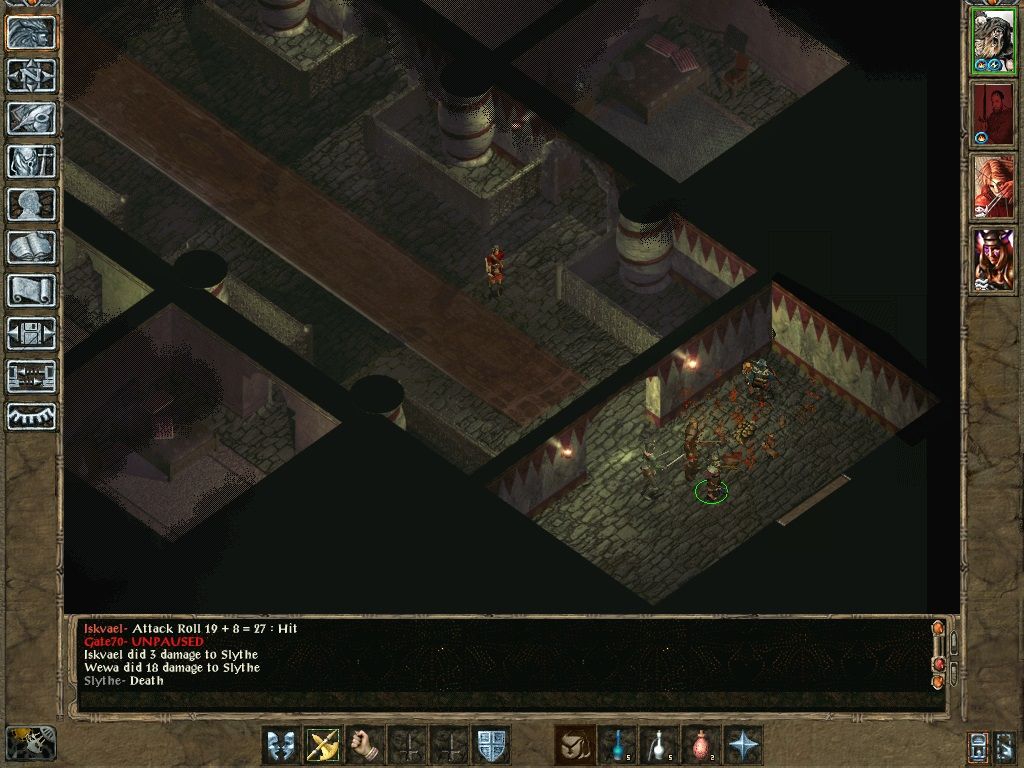The image size is (1024, 768).
Task: Use the red potion quick item
Action: (x=701, y=745)
